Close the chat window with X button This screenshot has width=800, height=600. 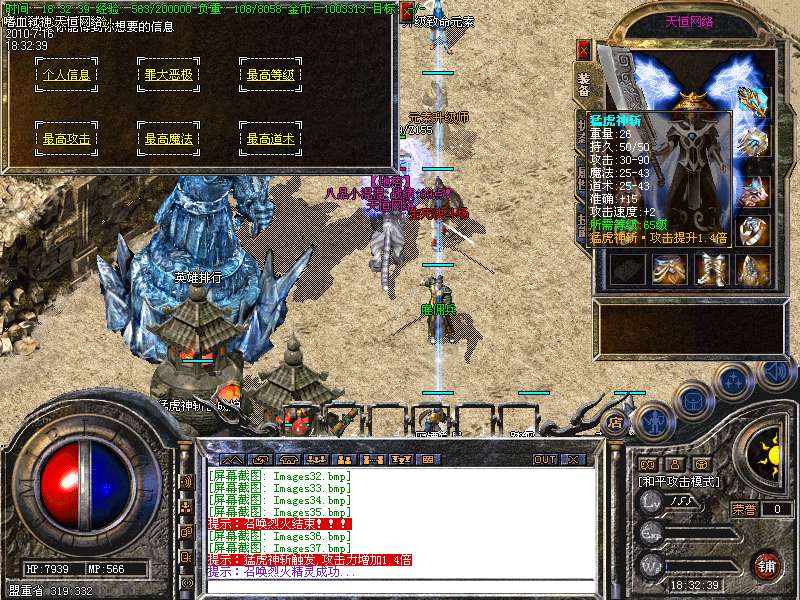coord(573,459)
